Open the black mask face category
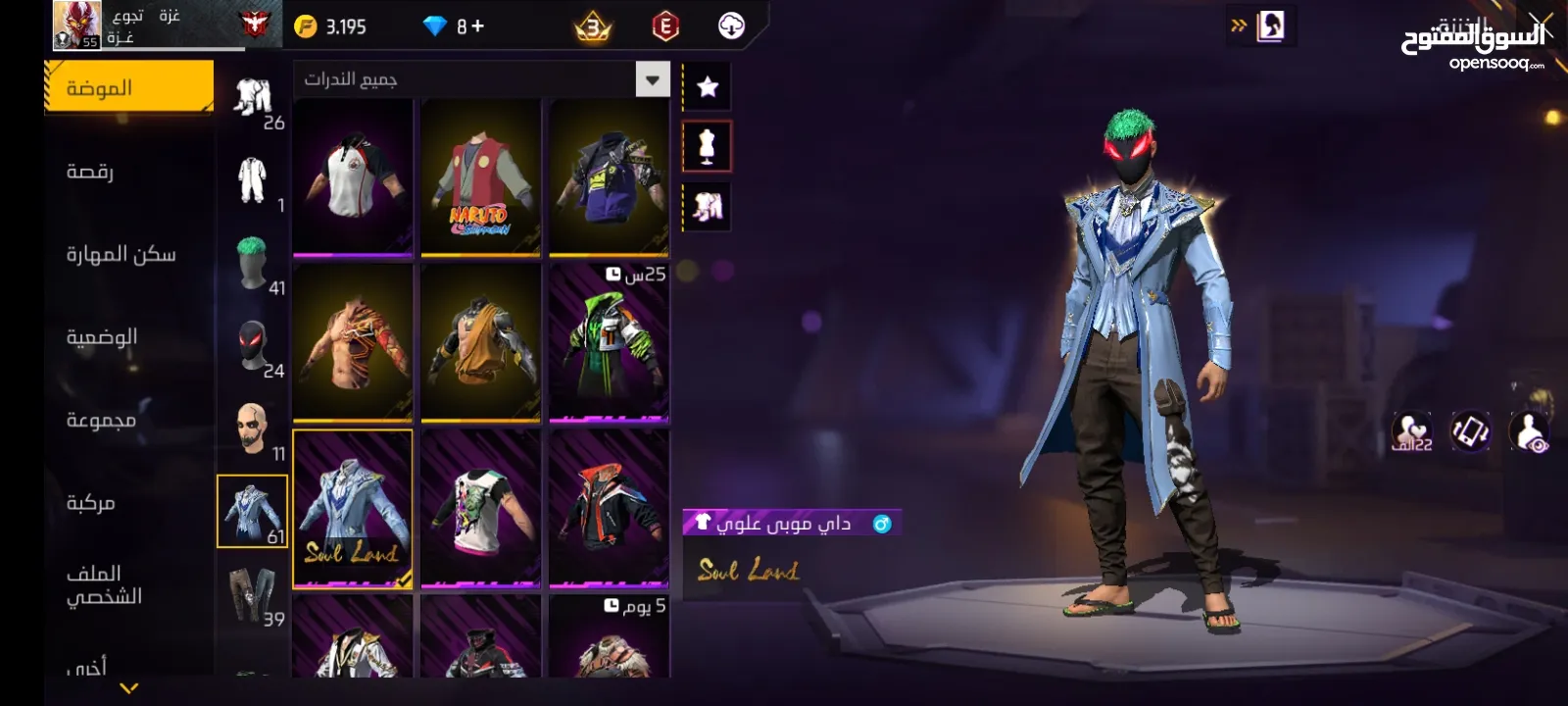The image size is (1568, 706). (253, 346)
